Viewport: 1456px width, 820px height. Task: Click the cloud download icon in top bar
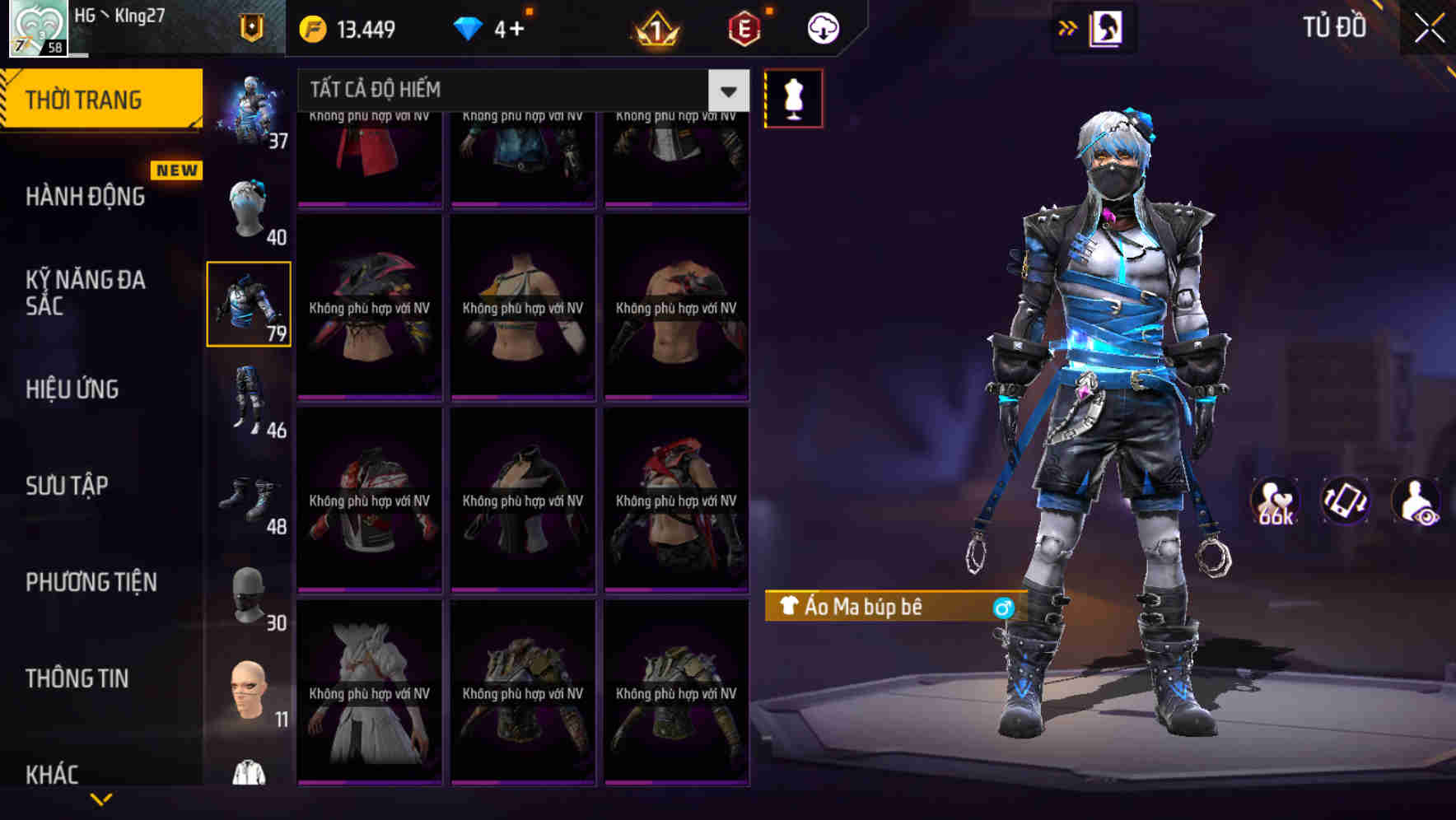822,27
